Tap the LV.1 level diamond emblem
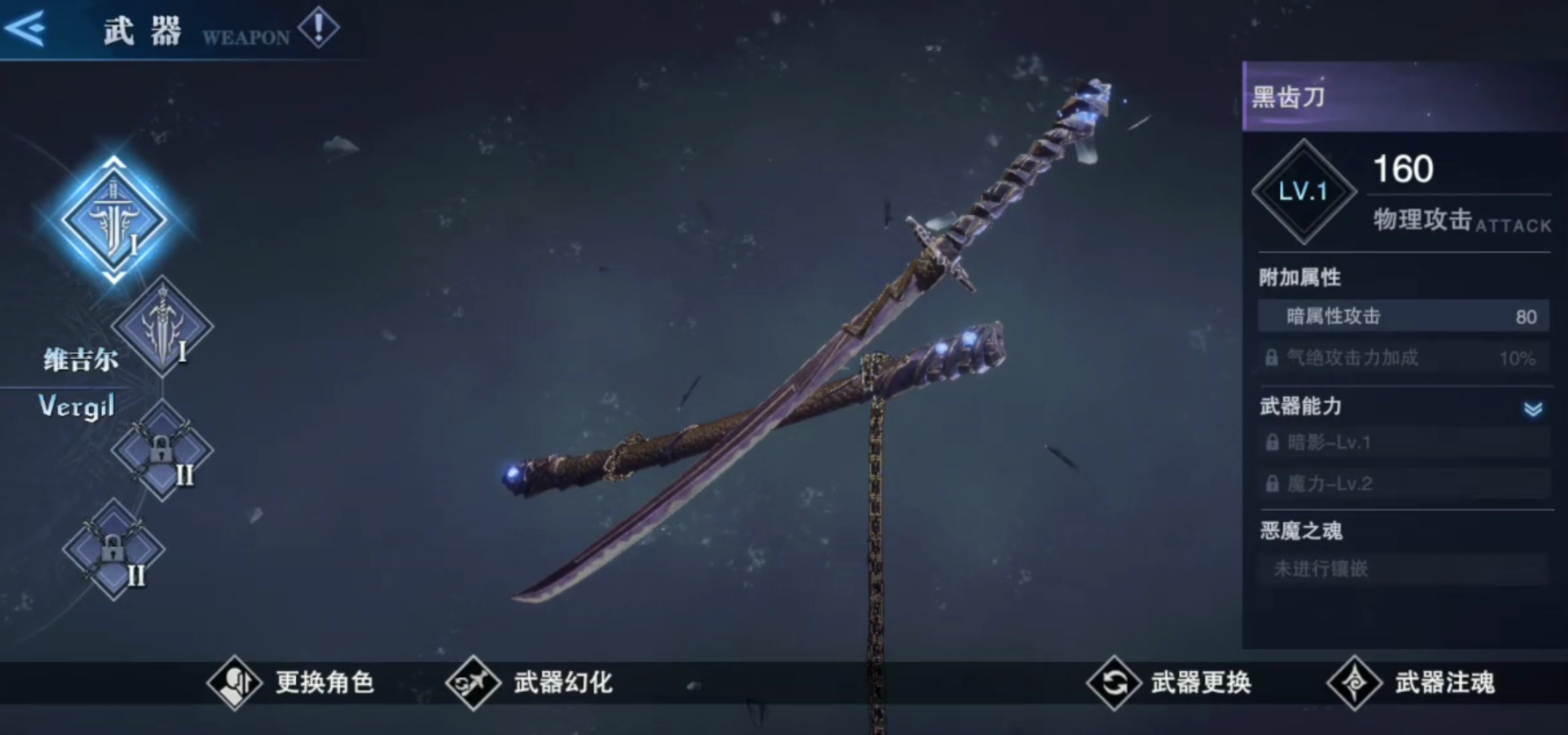Screen dimensions: 1568x735 (x=1304, y=191)
